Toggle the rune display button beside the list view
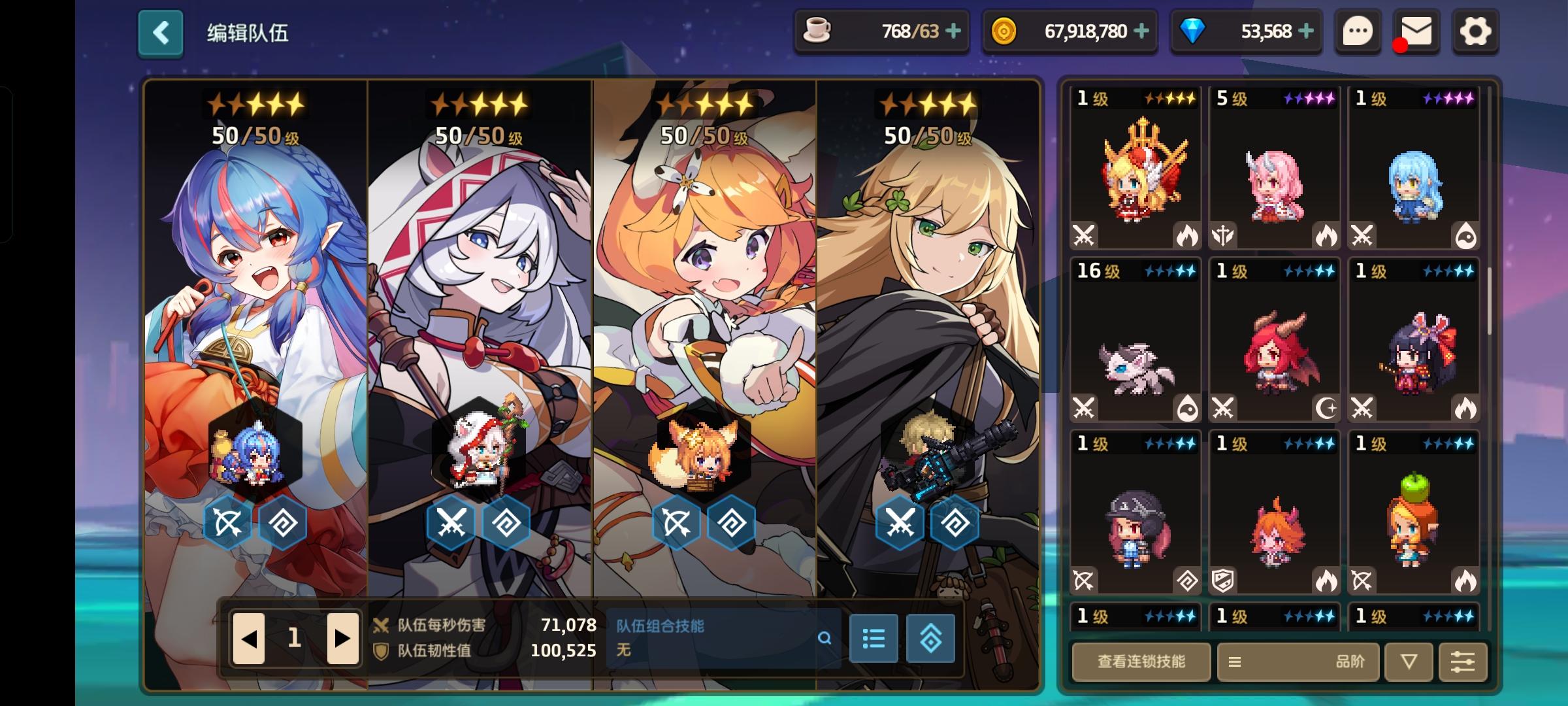This screenshot has height=706, width=1568. click(932, 639)
